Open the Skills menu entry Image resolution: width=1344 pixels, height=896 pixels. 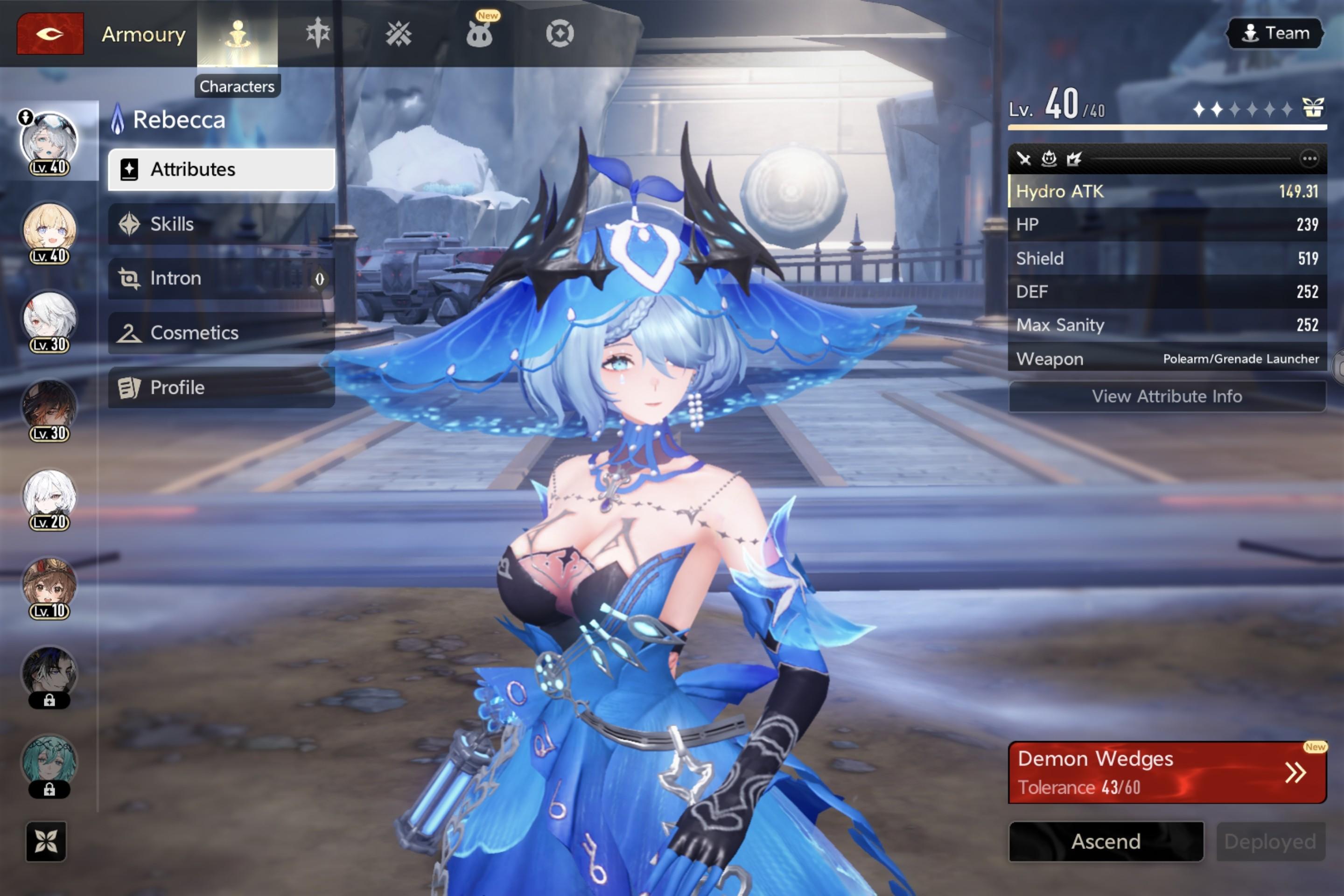pos(221,224)
